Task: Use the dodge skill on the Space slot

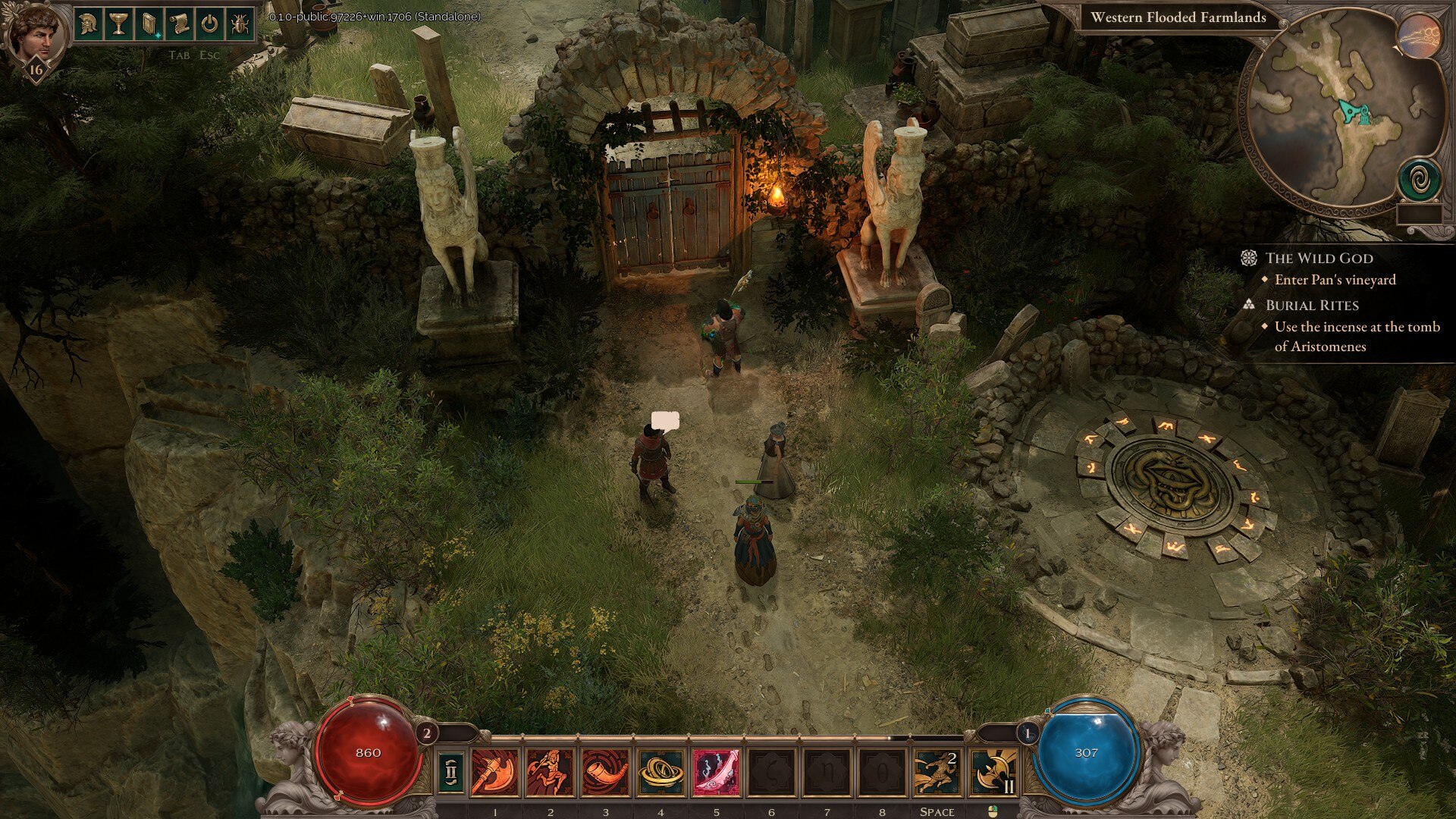Action: (x=937, y=773)
